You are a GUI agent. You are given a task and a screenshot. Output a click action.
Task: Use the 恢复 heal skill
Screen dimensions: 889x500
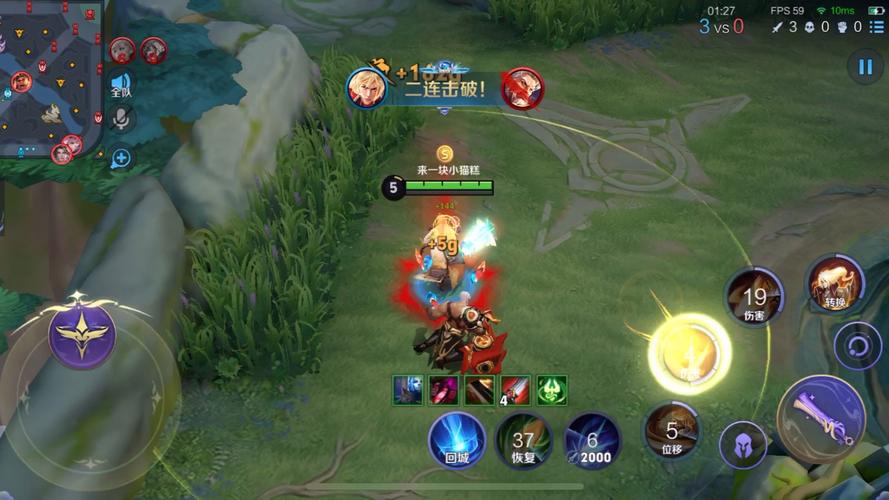[523, 439]
